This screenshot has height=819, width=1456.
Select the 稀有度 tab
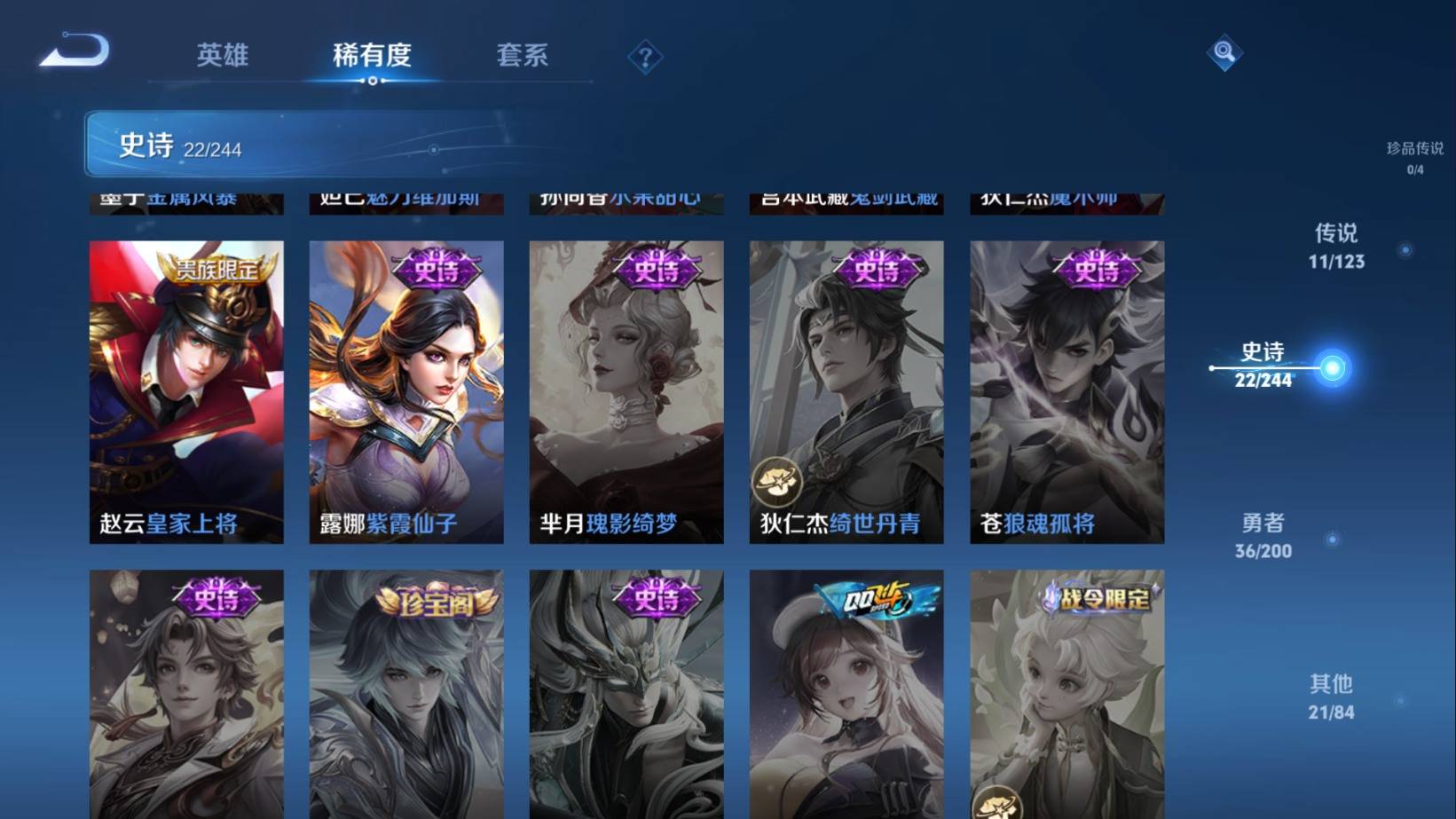tap(372, 55)
